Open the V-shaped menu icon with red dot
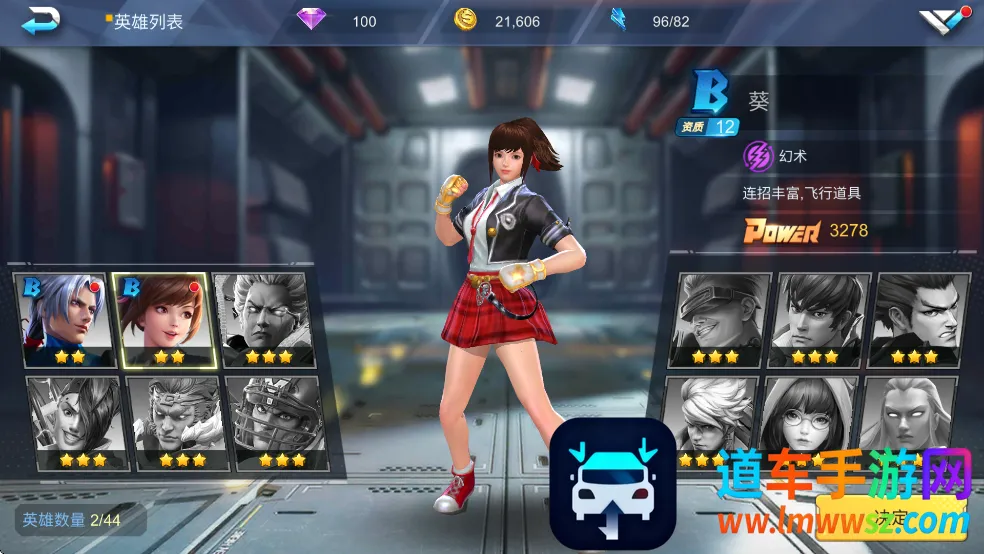Screen dimensions: 984x554 [943, 21]
